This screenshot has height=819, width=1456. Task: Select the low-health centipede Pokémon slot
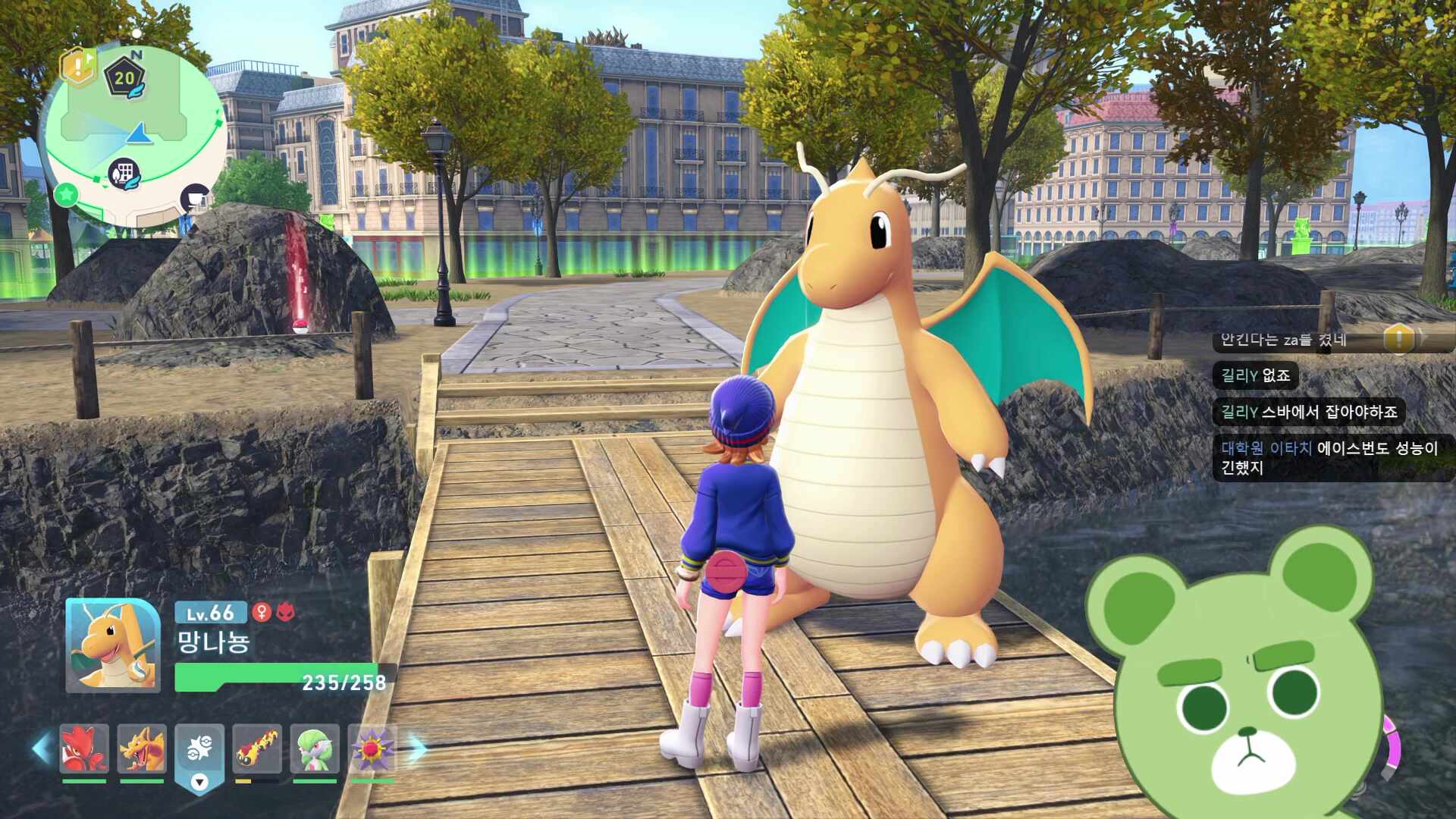[x=257, y=748]
